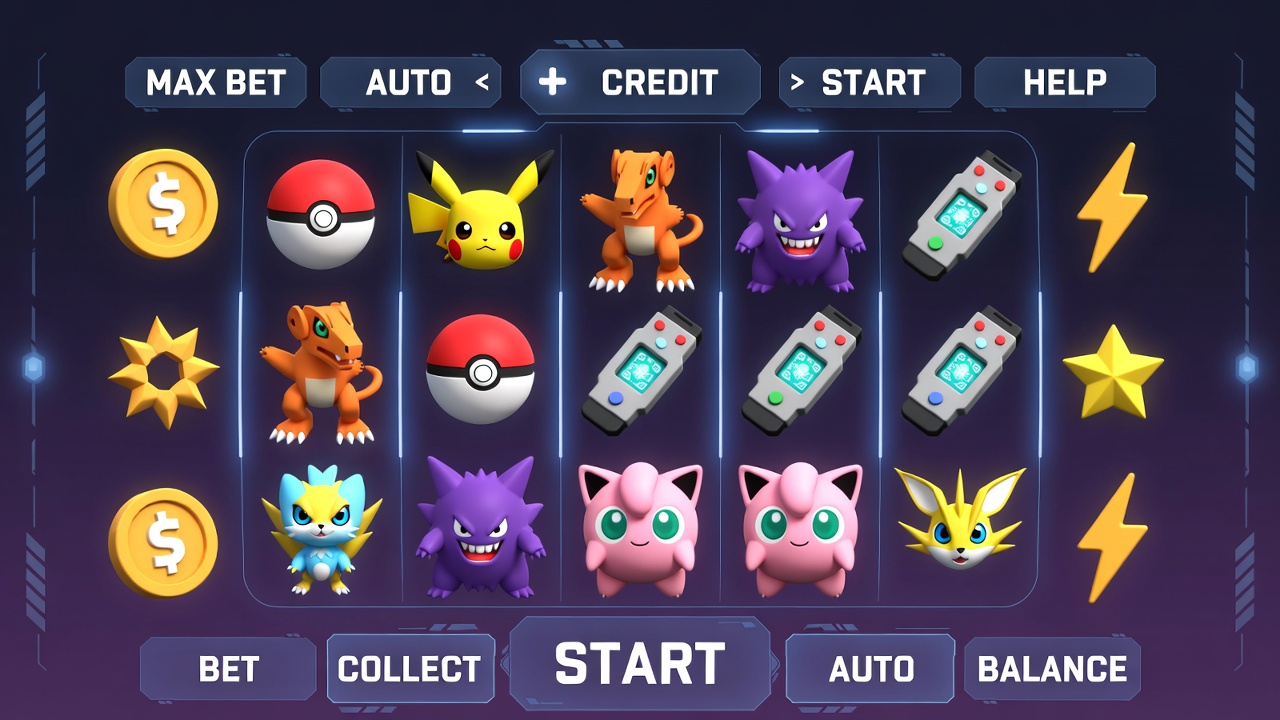This screenshot has height=720, width=1280.
Task: Add credit with the plus CREDIT button
Action: coord(640,83)
